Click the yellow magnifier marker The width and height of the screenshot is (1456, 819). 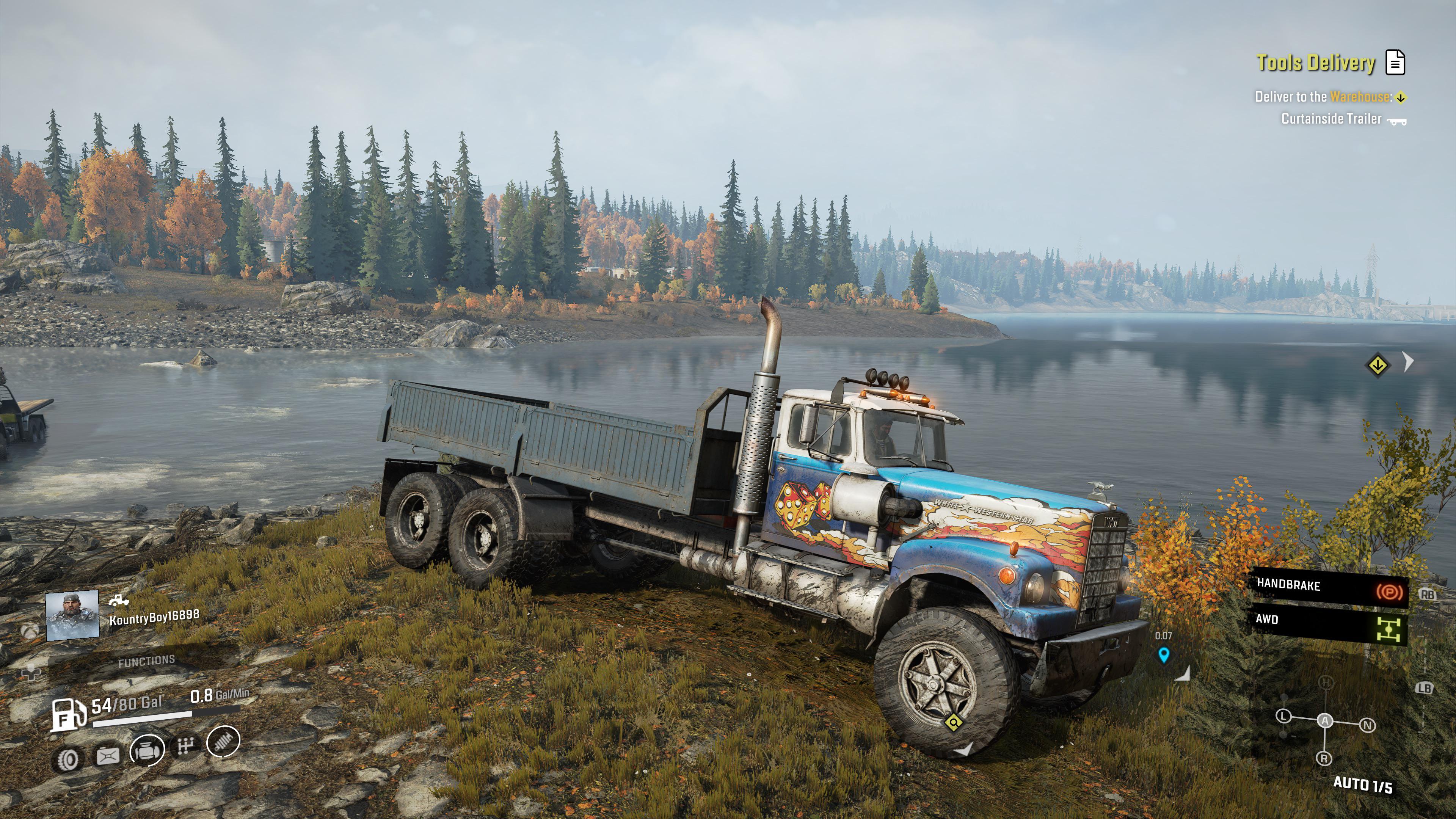954,722
